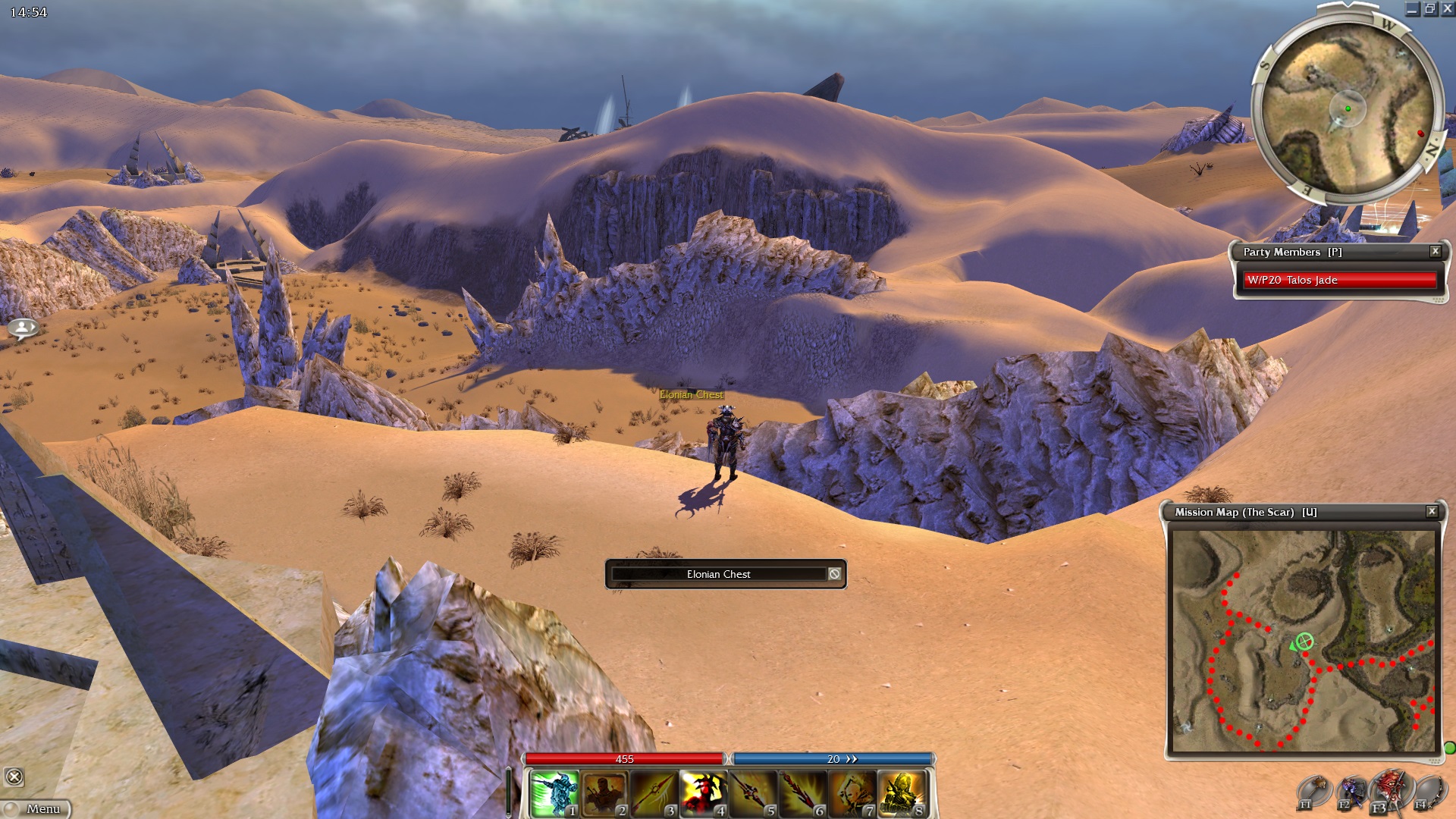Choose the F3 red shield weapon set
This screenshot has width=1456, height=819.
click(1389, 791)
